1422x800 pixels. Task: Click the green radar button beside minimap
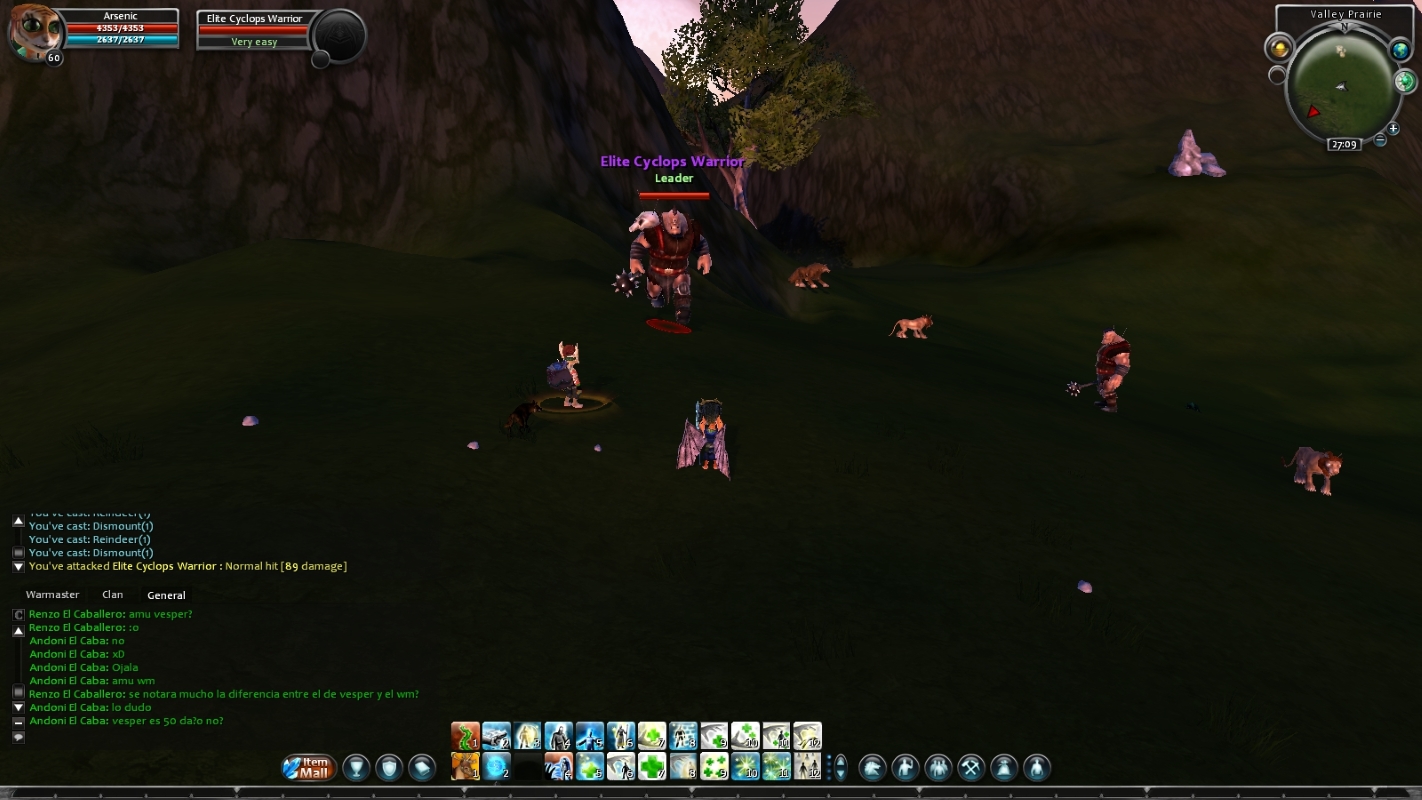(1404, 81)
